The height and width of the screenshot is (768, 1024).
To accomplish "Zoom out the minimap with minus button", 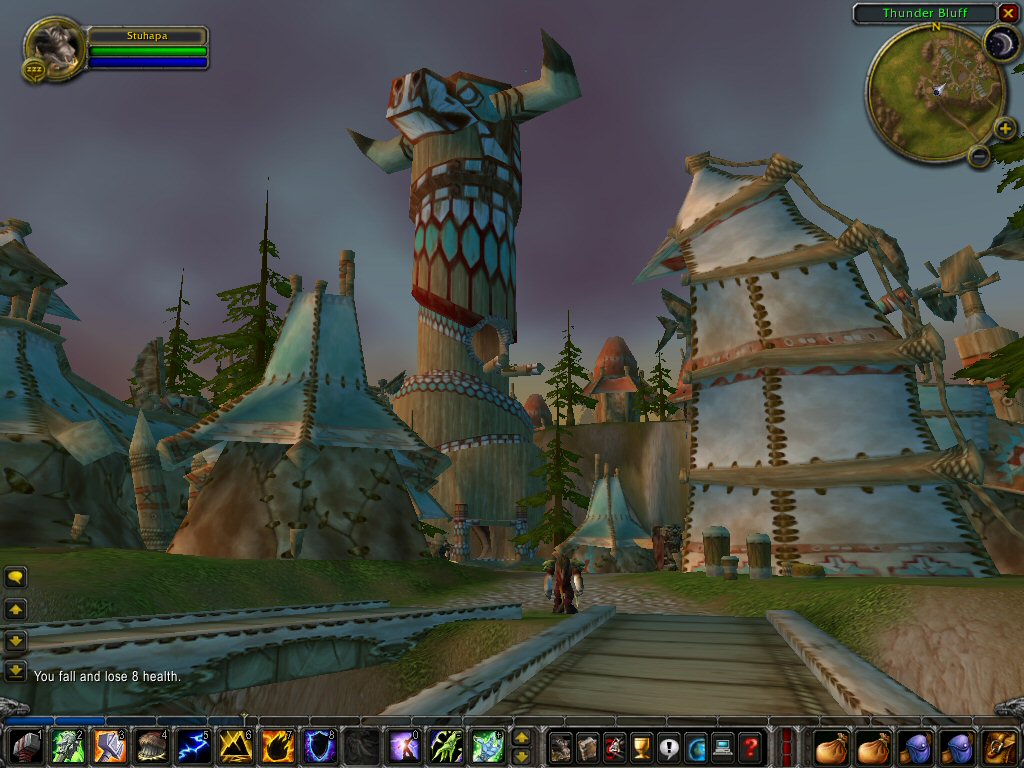I will pyautogui.click(x=979, y=156).
